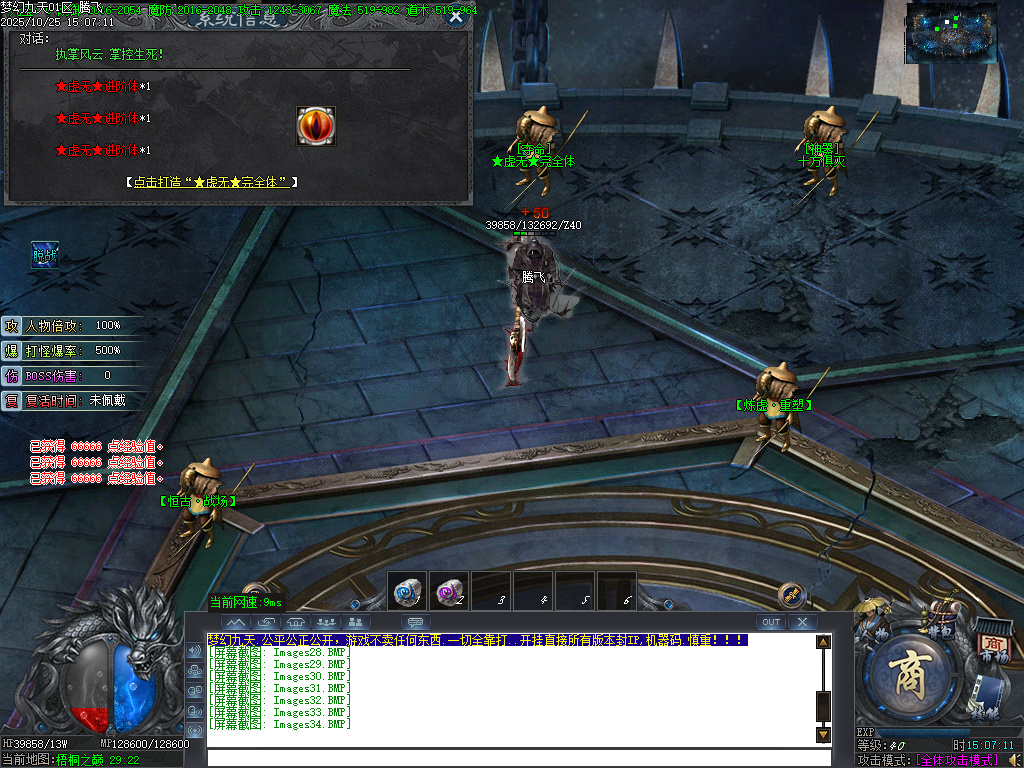1024x768 pixels.
Task: Use the purple orb item in hotbar slot 2
Action: point(449,591)
